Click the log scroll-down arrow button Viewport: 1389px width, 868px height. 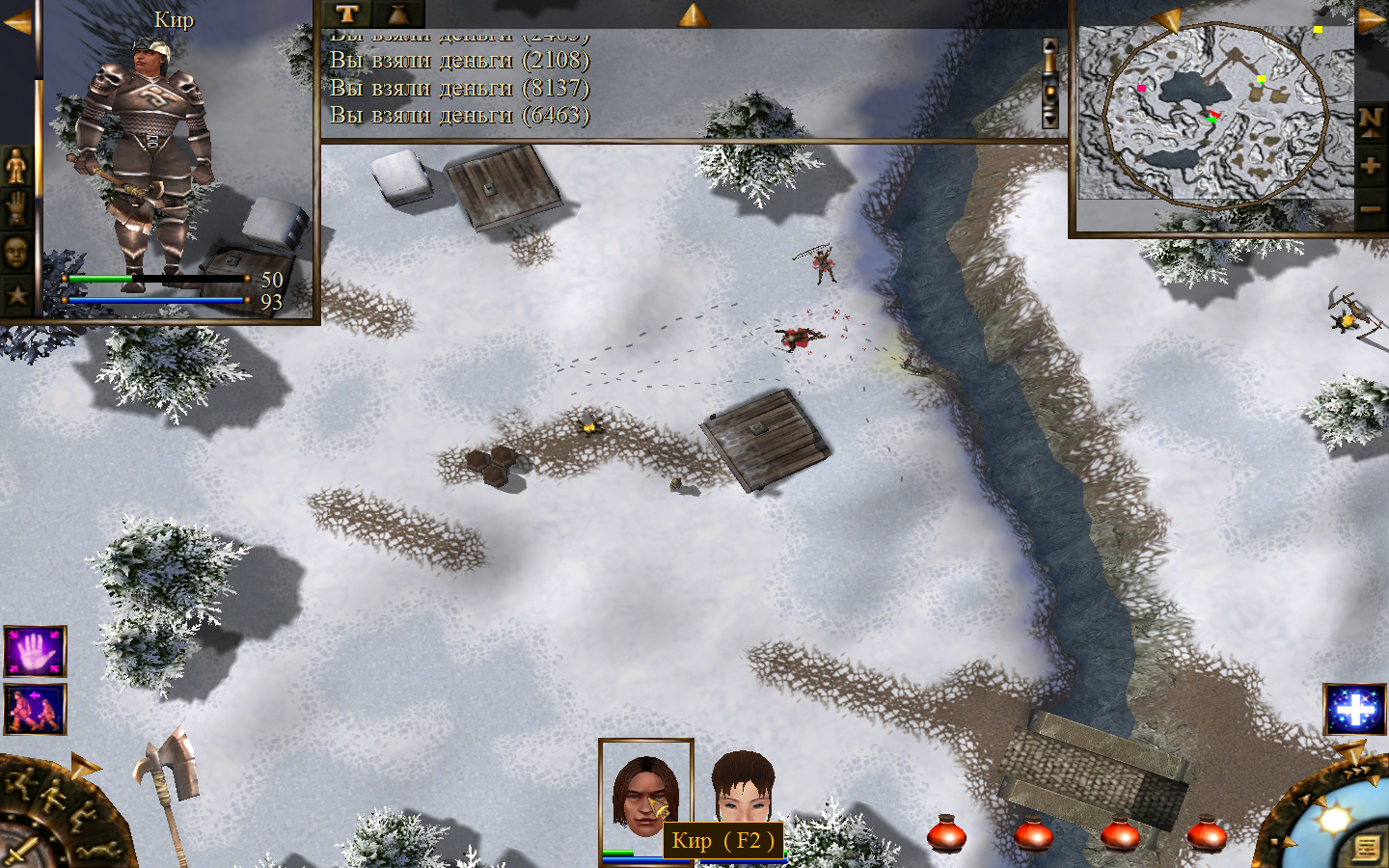[1050, 120]
